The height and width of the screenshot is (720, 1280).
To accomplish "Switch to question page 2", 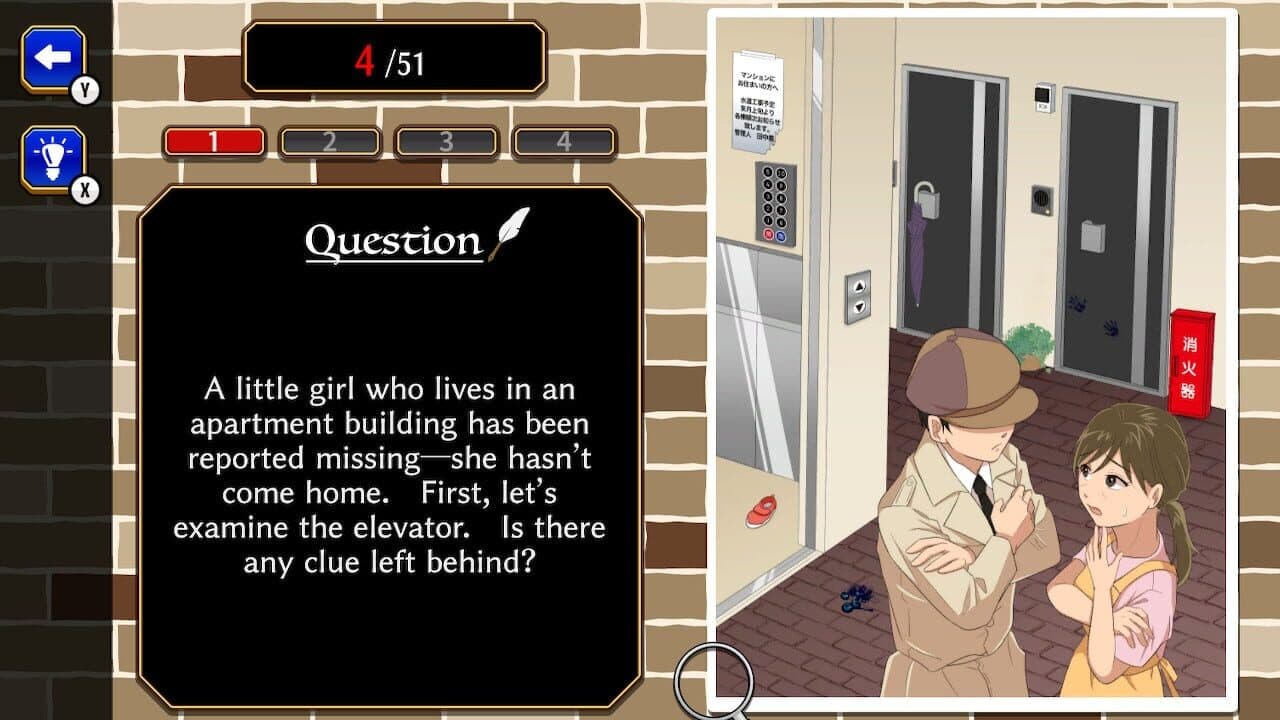I will click(331, 141).
